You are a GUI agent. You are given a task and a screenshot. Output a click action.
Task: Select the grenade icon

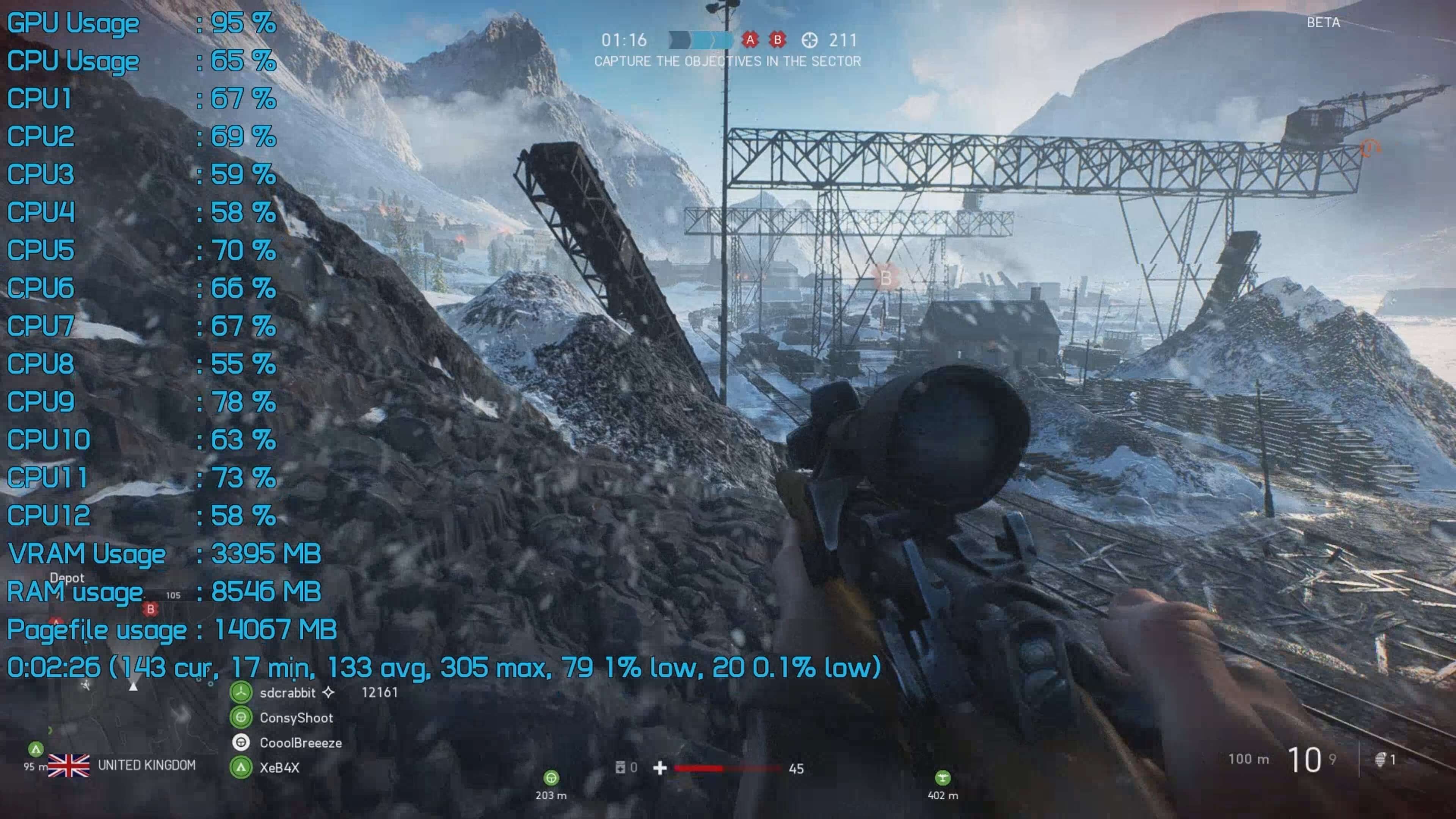tap(1380, 759)
